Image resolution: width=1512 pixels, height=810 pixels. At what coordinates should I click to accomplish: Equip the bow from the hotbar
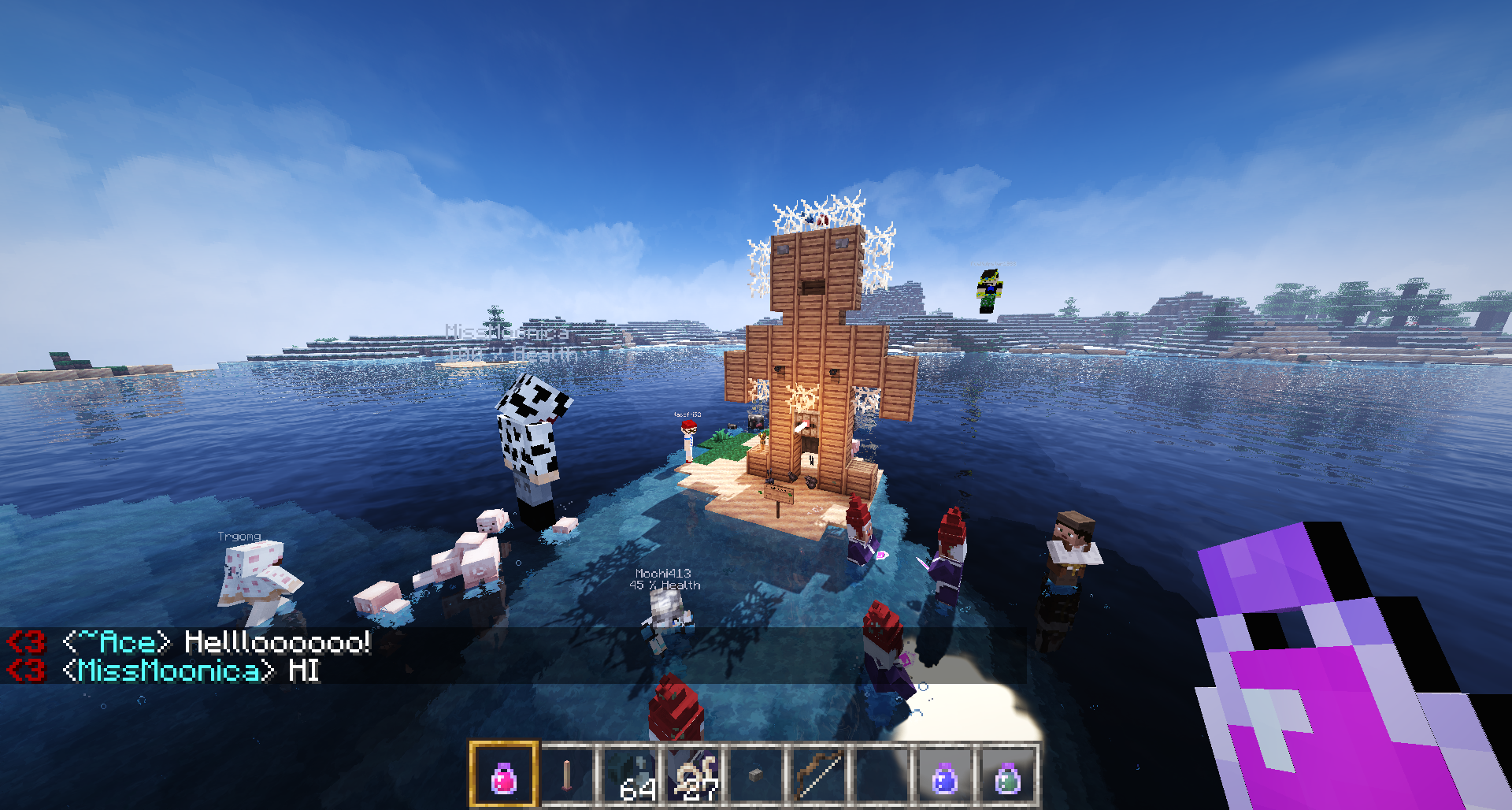coord(819,776)
